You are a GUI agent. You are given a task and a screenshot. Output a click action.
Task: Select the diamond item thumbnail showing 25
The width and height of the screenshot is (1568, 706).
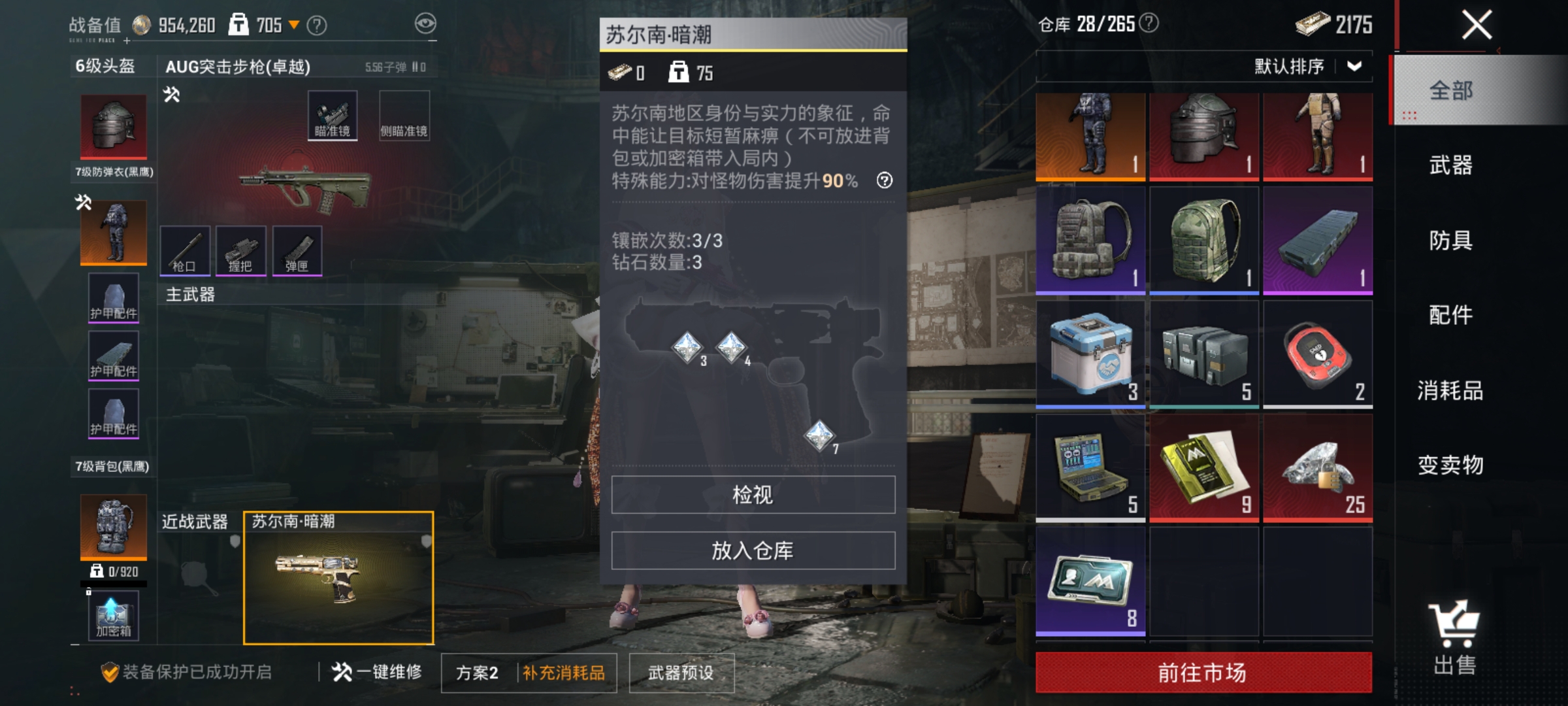coord(1318,467)
